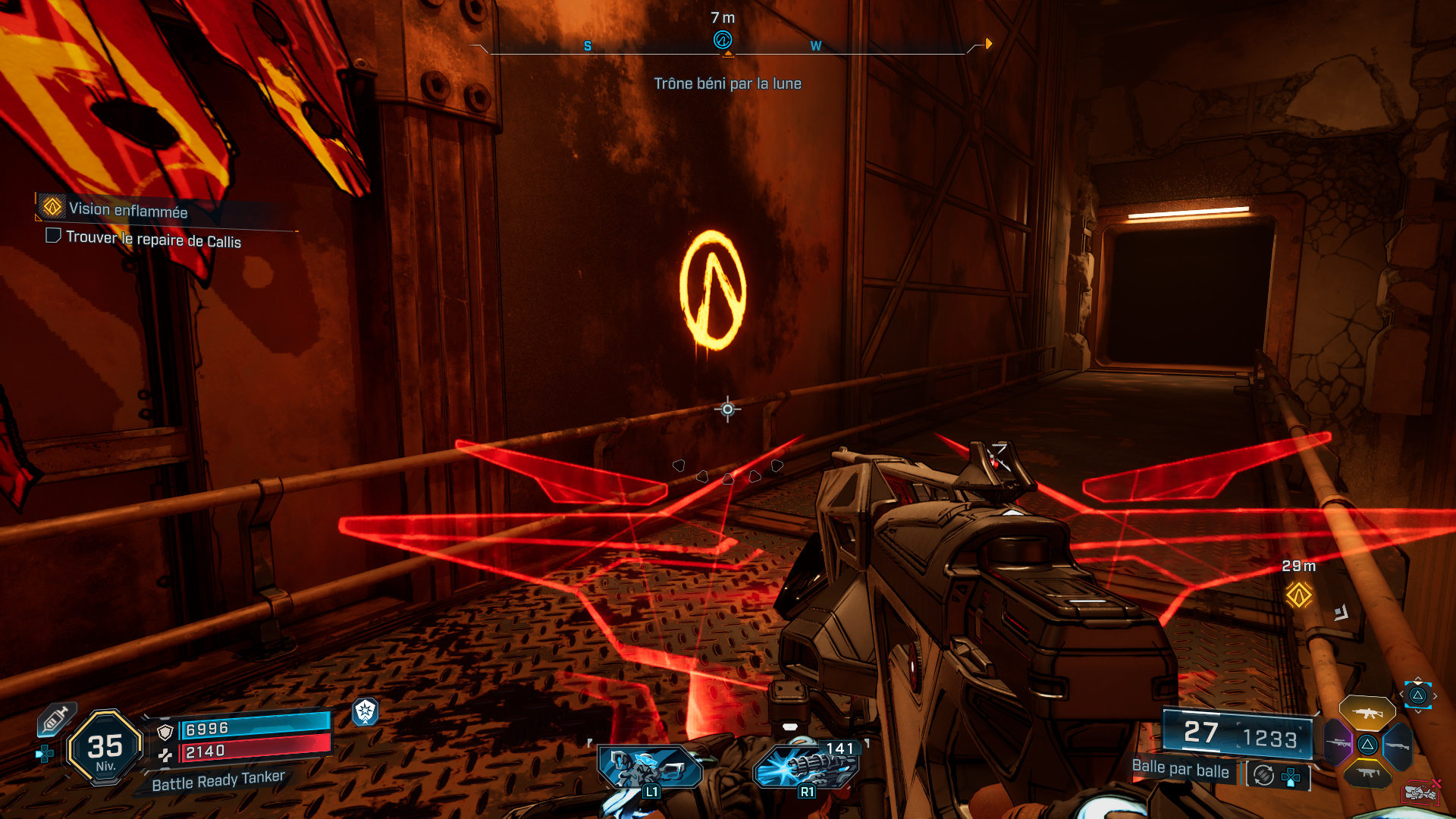Viewport: 1456px width, 819px height.
Task: Equip the blue shotgun weapon slot
Action: pos(1398,746)
